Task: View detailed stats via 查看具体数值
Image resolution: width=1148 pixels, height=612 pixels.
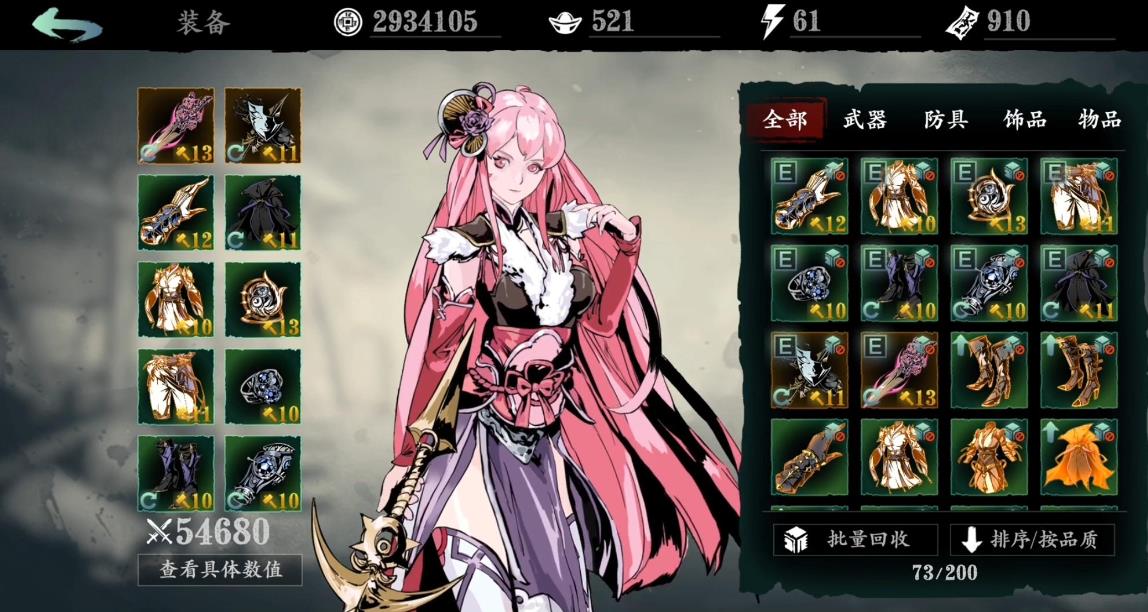Action: pos(220,570)
